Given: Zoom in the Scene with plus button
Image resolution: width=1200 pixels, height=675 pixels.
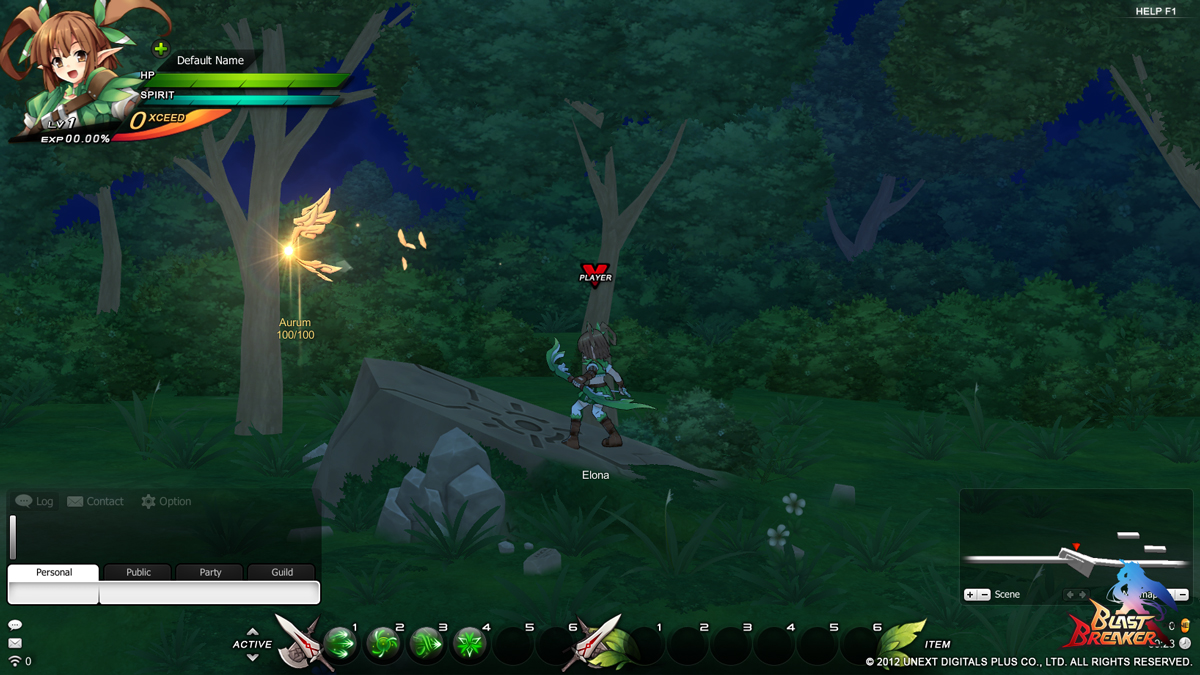Looking at the screenshot, I should pyautogui.click(x=970, y=594).
